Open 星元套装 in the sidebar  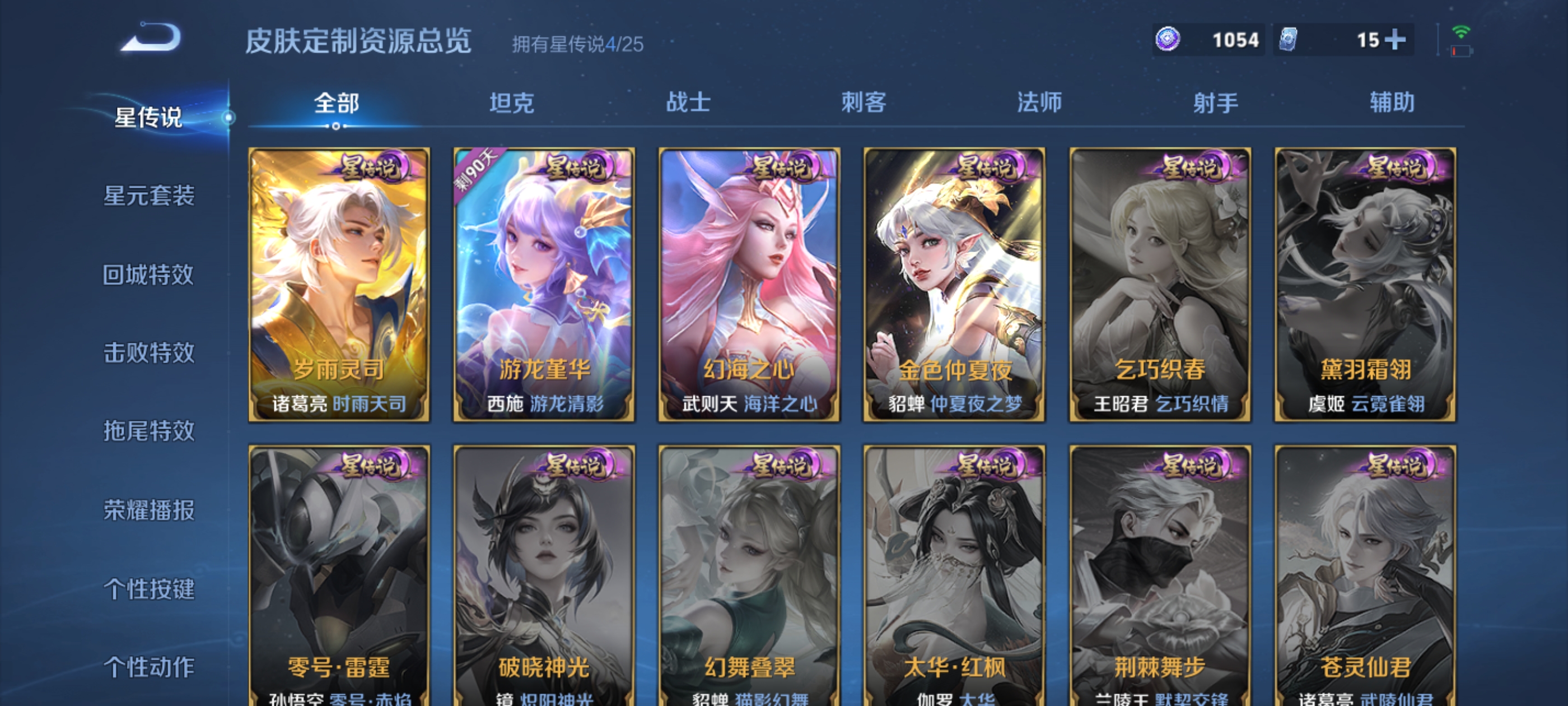150,197
